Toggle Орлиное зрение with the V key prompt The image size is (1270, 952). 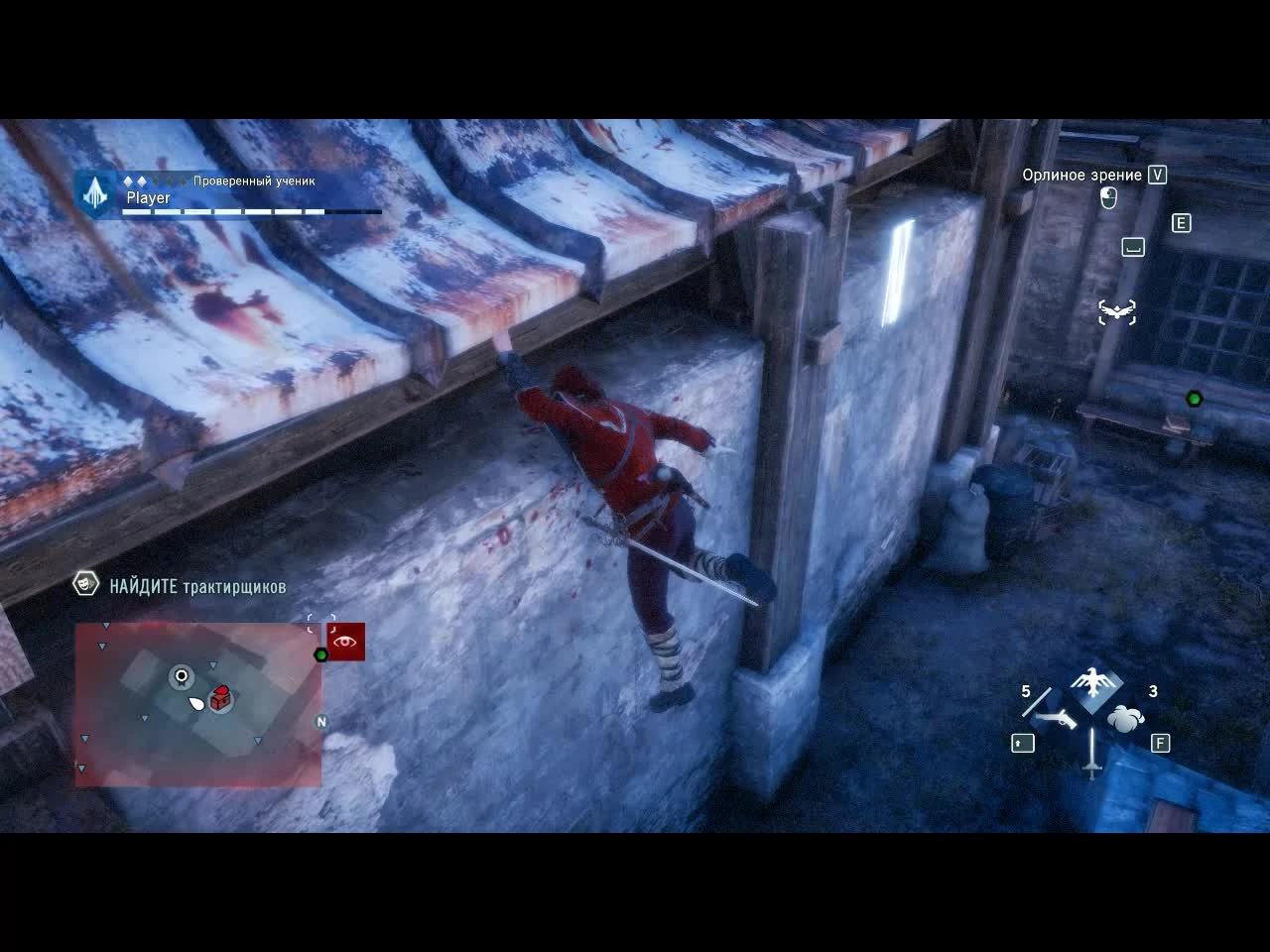[x=1155, y=175]
